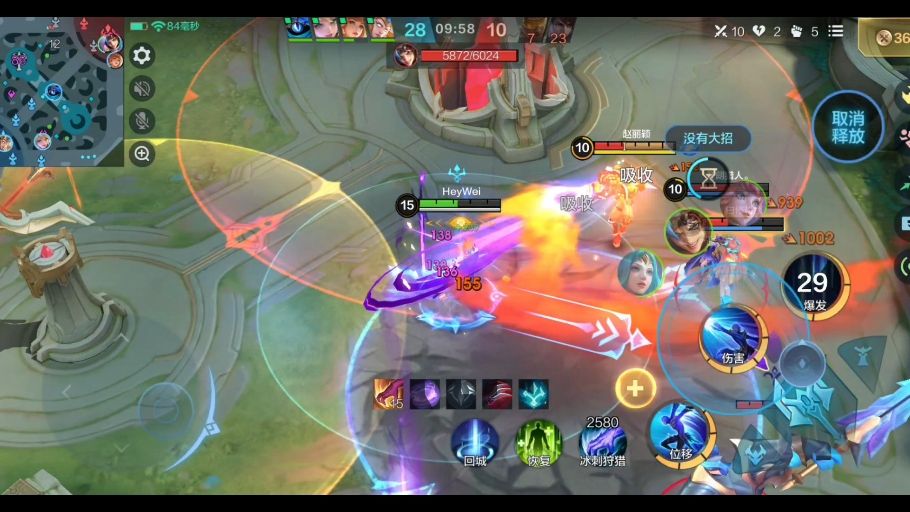Click the magnifier zoom button beside minimap

coord(142,154)
